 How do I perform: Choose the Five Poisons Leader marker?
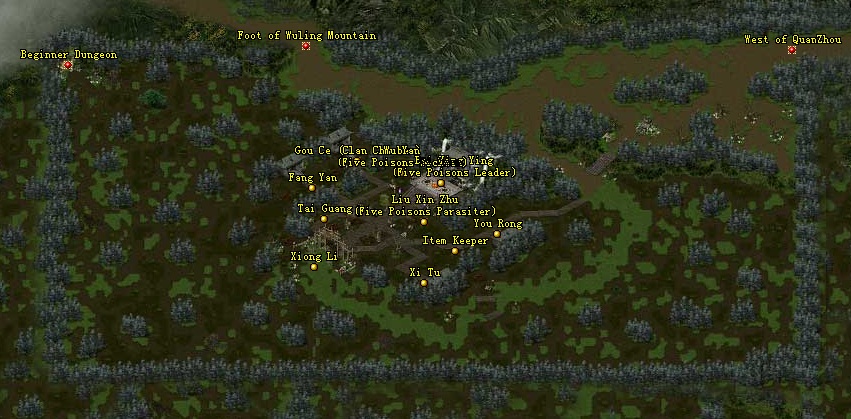pyautogui.click(x=440, y=183)
